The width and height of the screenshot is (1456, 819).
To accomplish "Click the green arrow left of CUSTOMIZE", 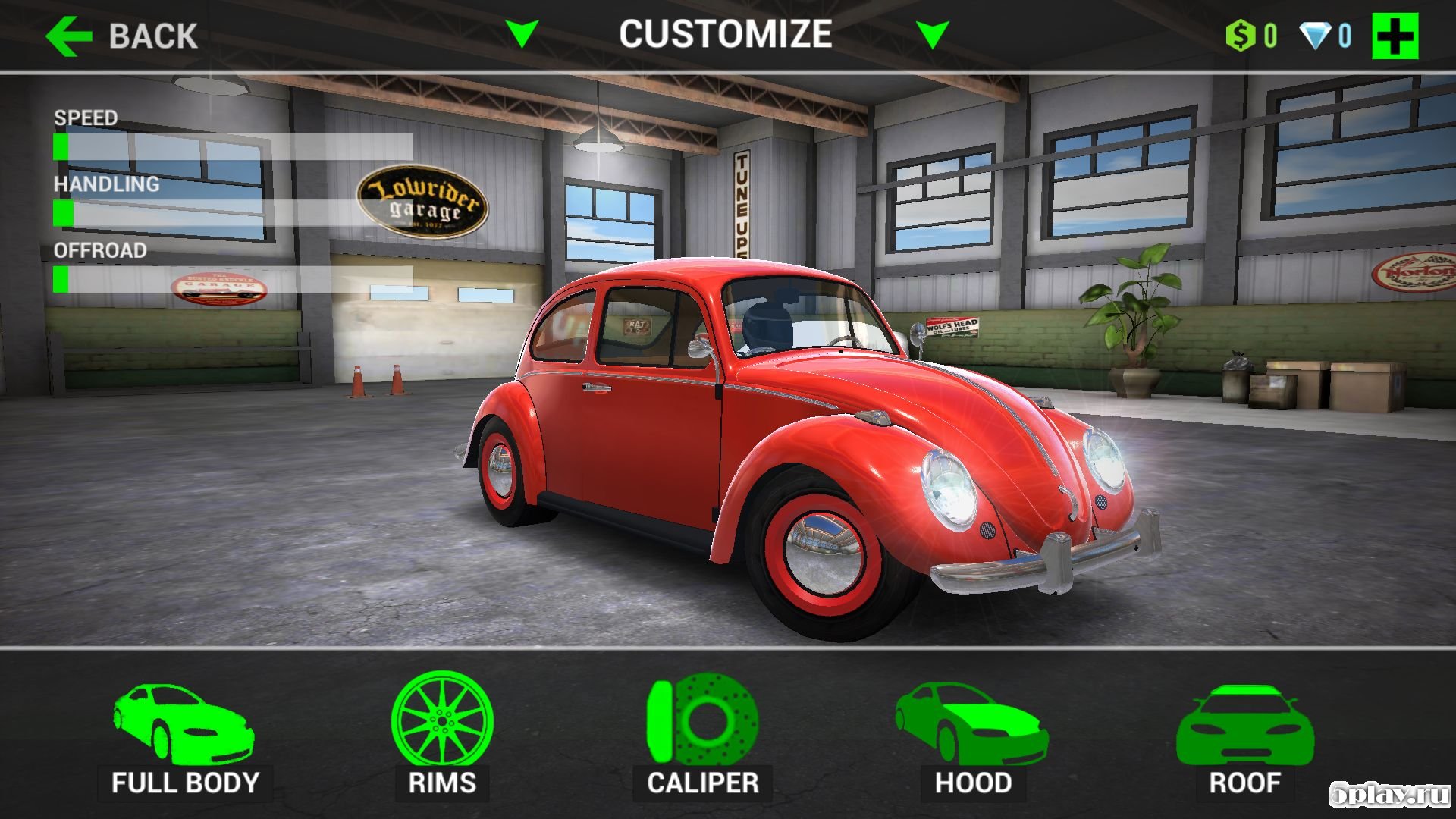I will click(x=522, y=34).
